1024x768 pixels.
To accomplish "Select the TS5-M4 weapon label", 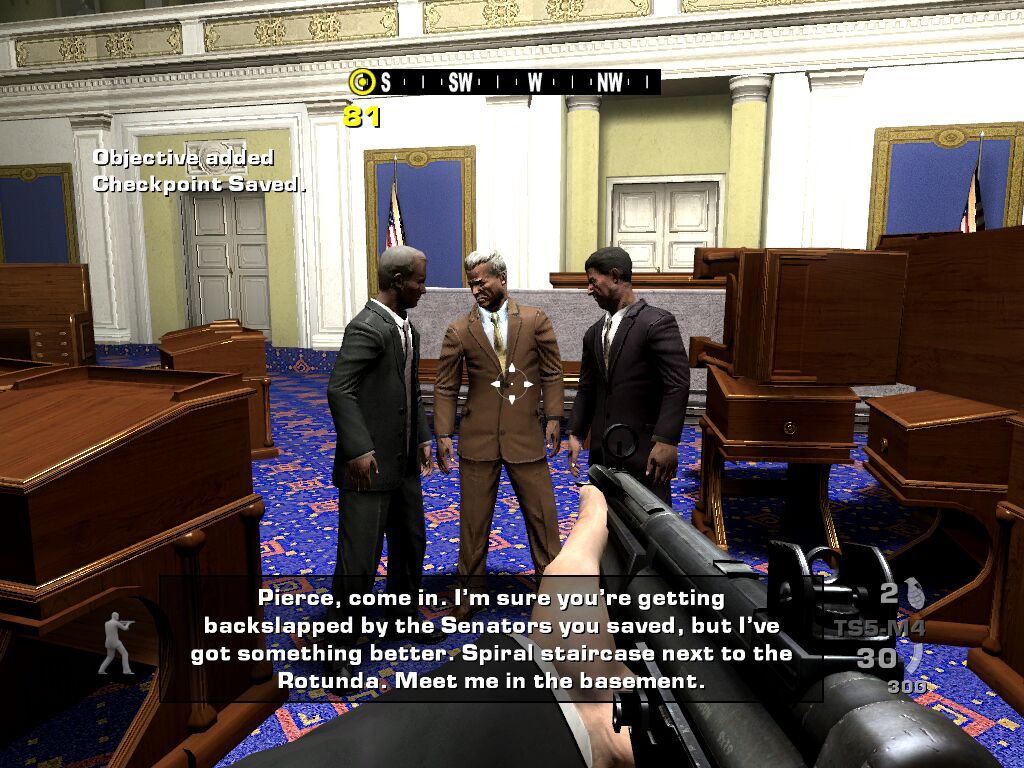I will click(880, 629).
